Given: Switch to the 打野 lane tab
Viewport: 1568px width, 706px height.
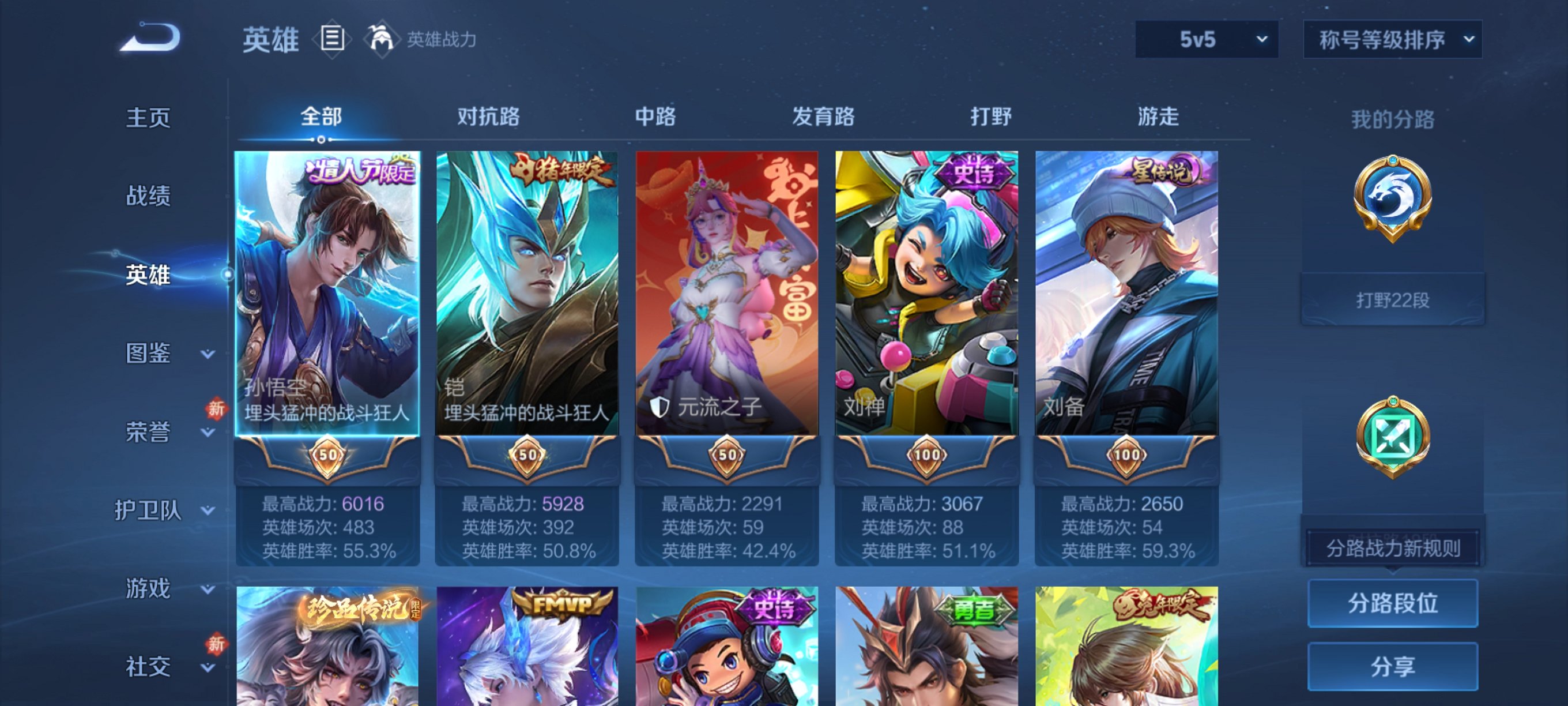Looking at the screenshot, I should click(992, 118).
